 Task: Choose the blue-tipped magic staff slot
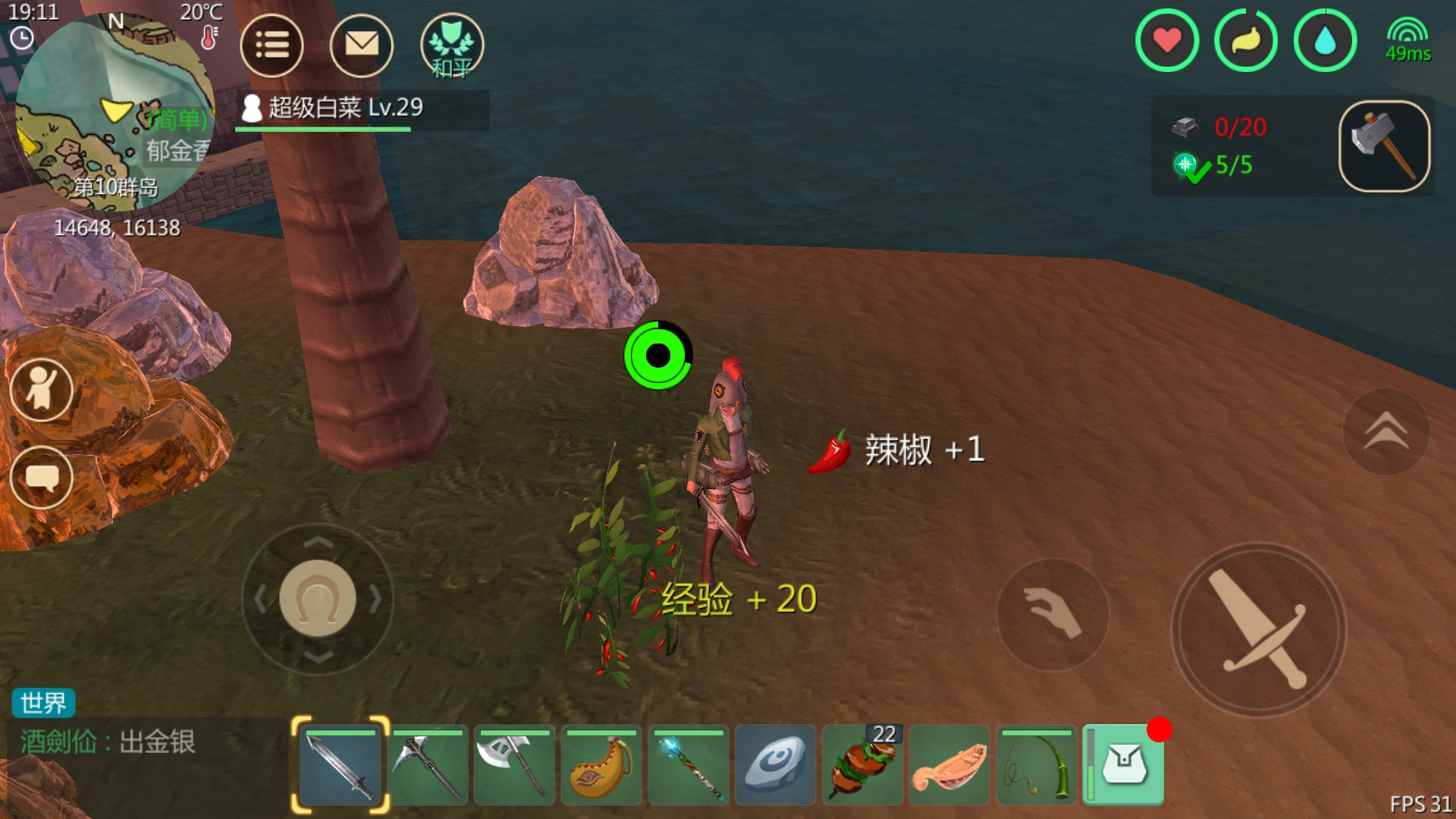pyautogui.click(x=689, y=765)
